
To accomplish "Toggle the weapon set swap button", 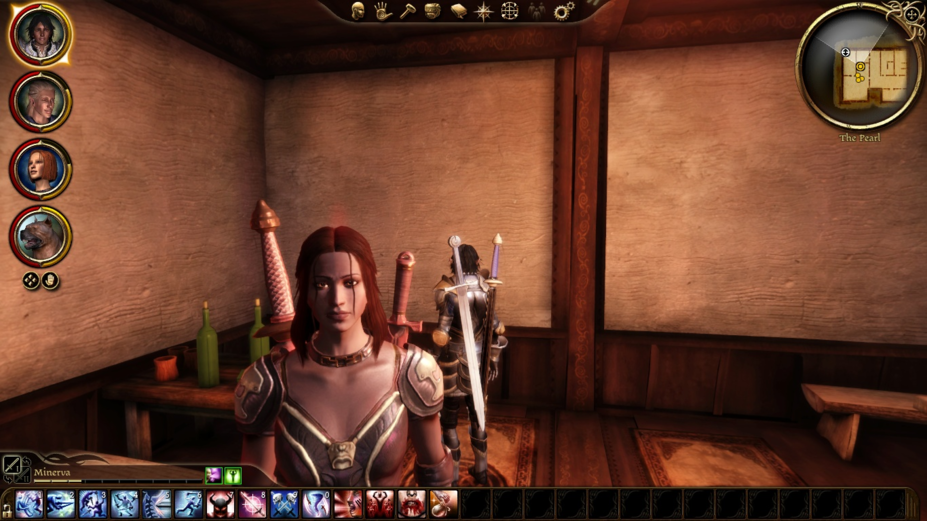I will coord(11,465).
